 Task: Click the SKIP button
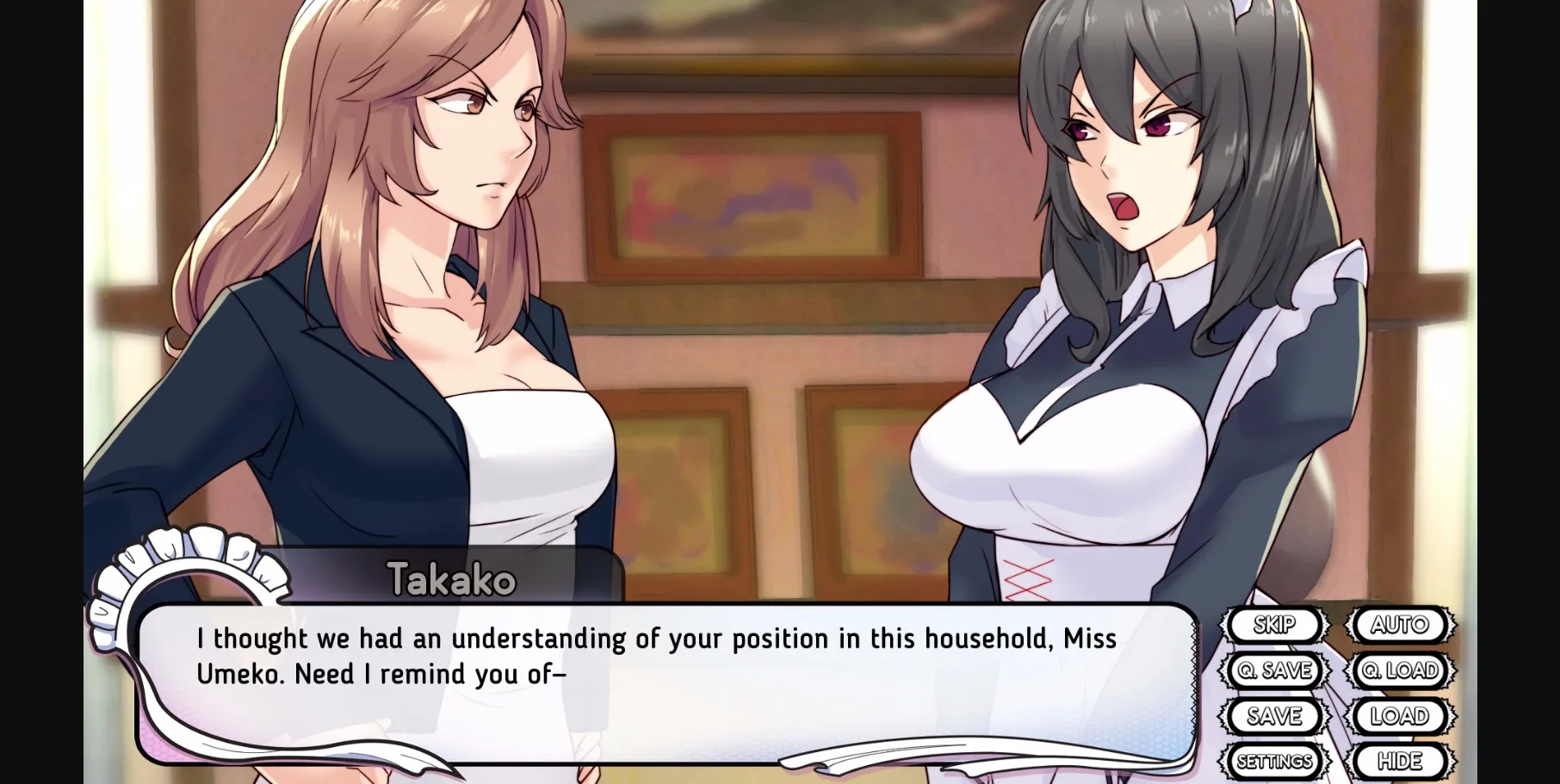coord(1274,626)
